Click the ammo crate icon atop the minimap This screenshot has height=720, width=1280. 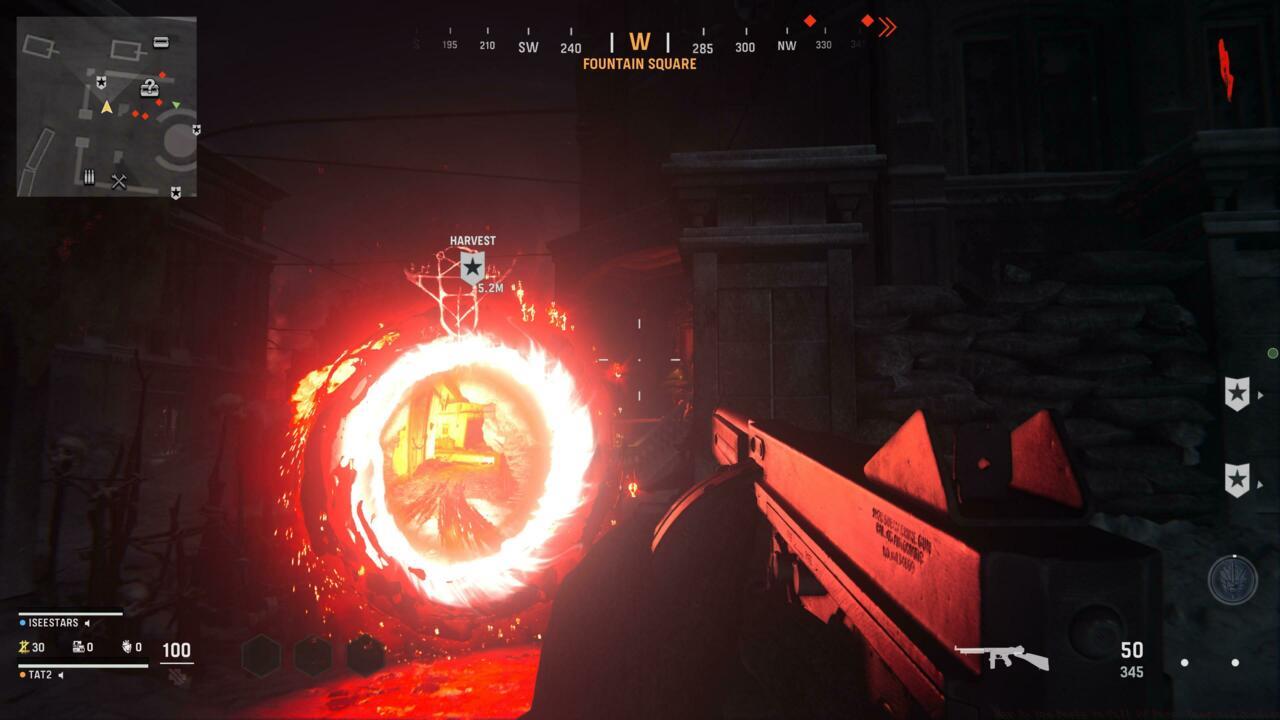[161, 43]
